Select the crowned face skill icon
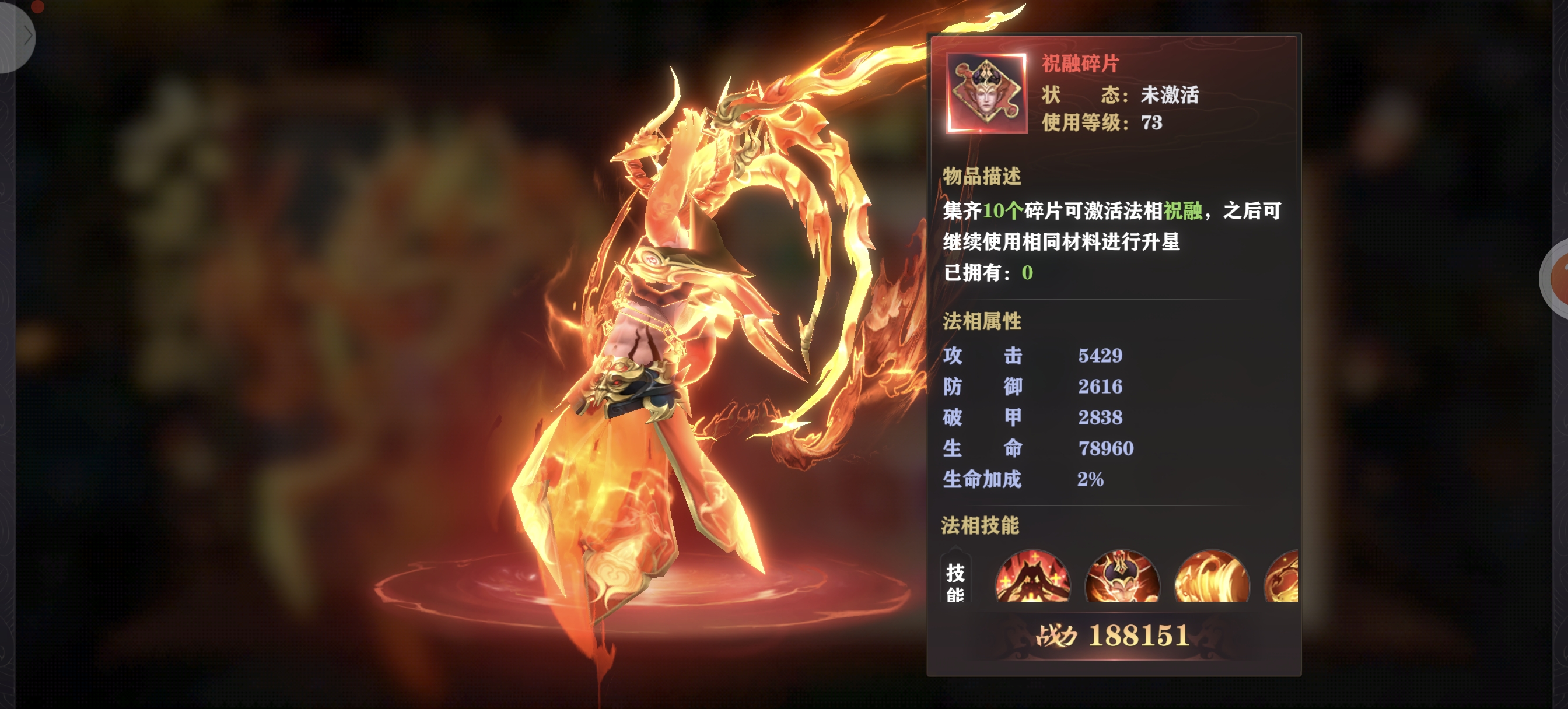Screen dimensions: 1568x709 click(x=1122, y=576)
